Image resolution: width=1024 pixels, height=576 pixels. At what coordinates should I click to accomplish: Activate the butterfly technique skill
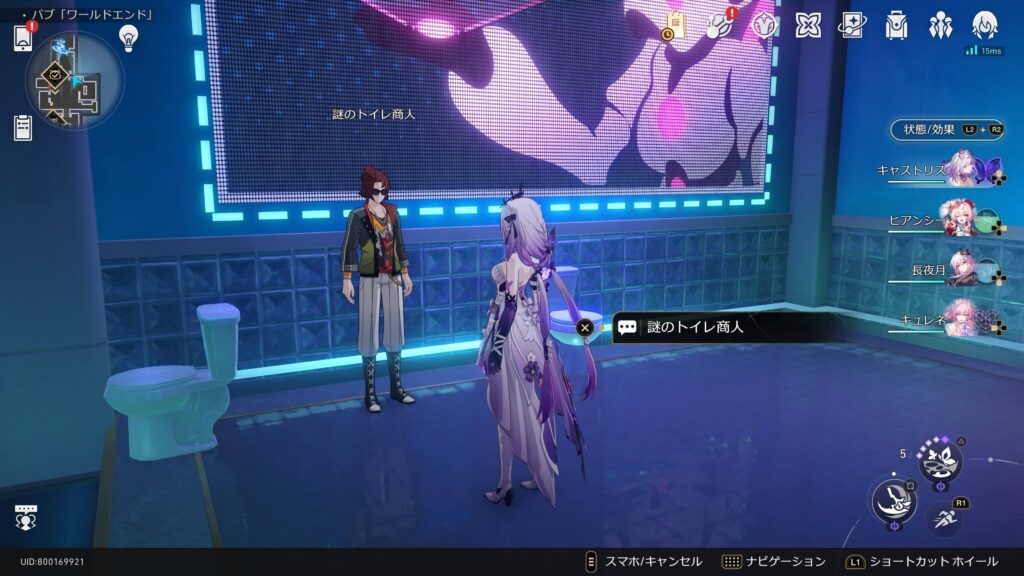click(x=940, y=461)
